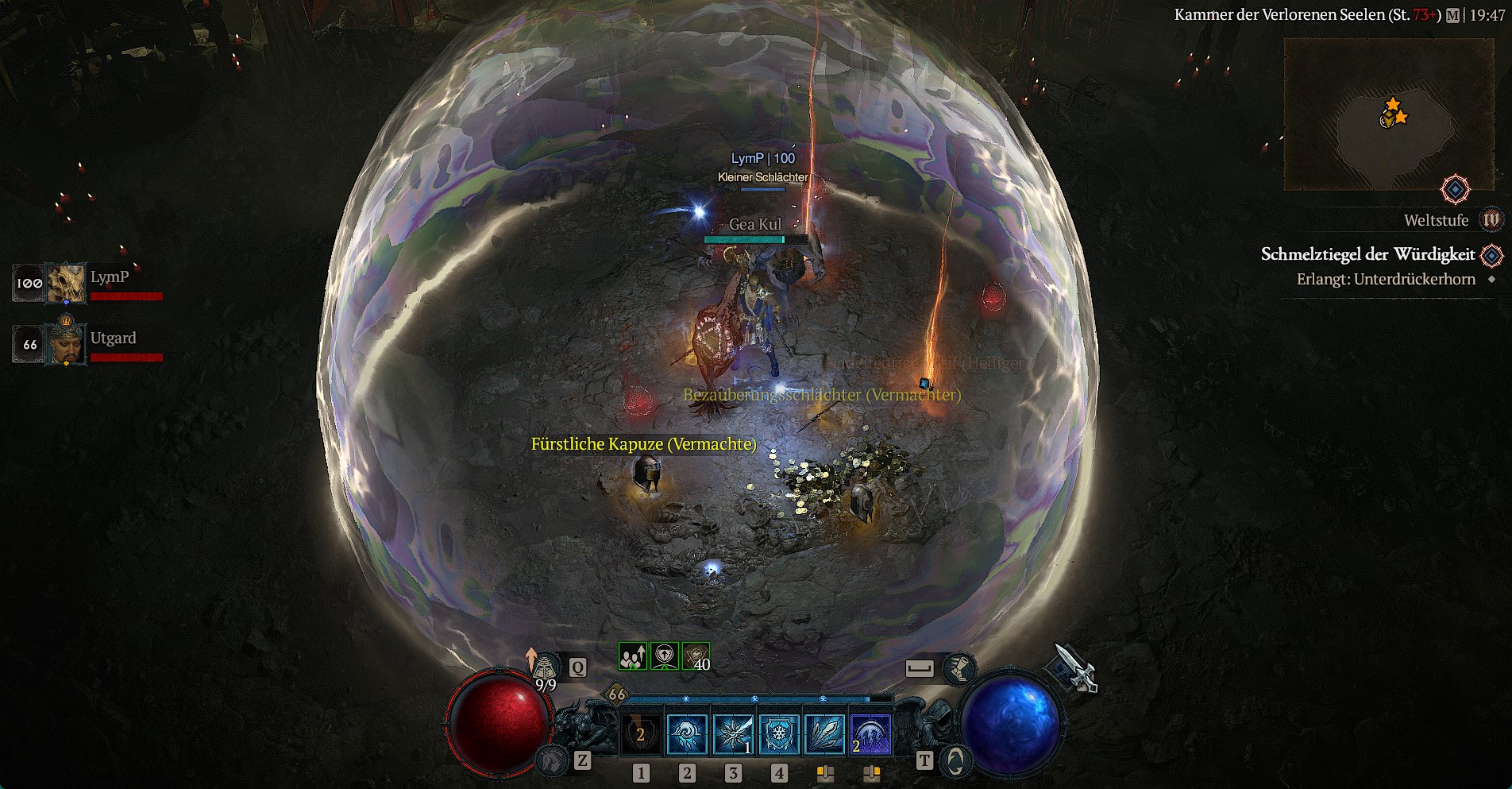
Task: Activate the snowflake shield ice armor skill
Action: pyautogui.click(x=779, y=733)
